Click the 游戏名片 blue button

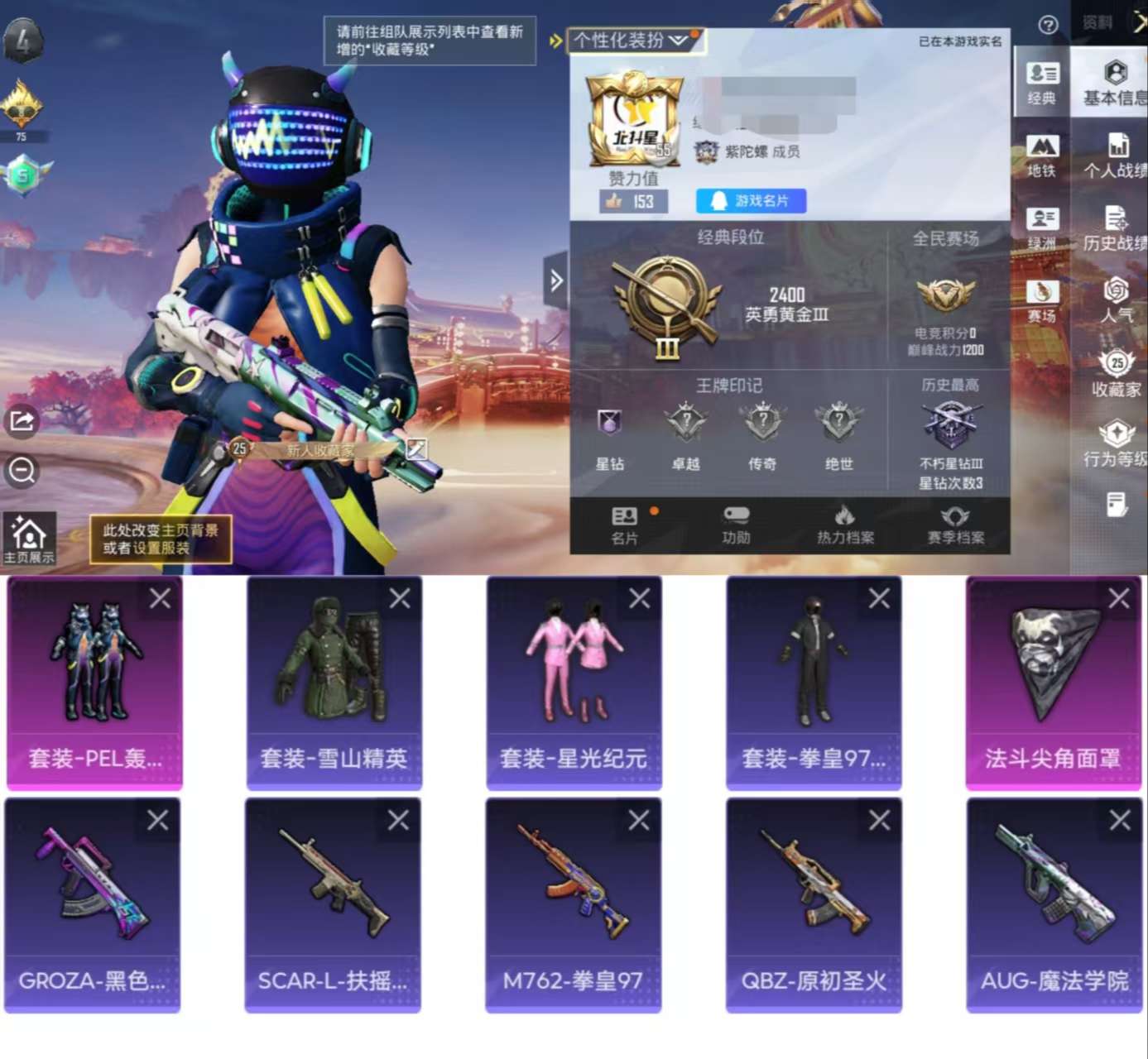(750, 201)
